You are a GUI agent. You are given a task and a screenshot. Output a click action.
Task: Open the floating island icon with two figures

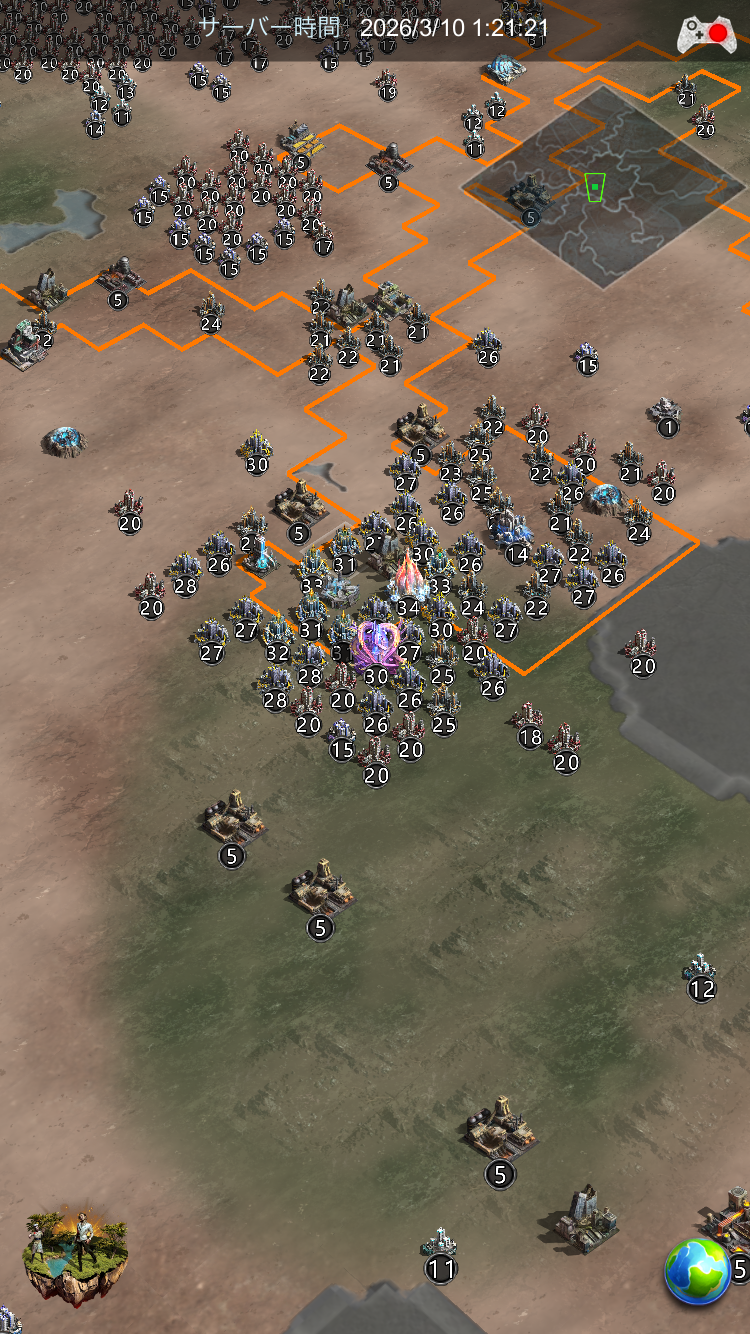[x=75, y=1256]
